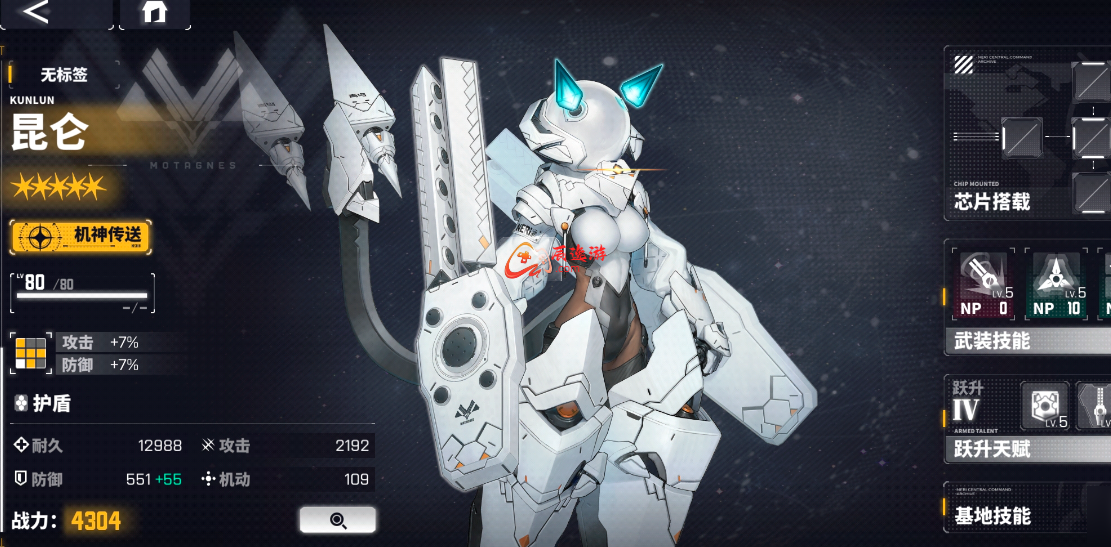
Task: Open the 无标签 tag label
Action: (65, 74)
